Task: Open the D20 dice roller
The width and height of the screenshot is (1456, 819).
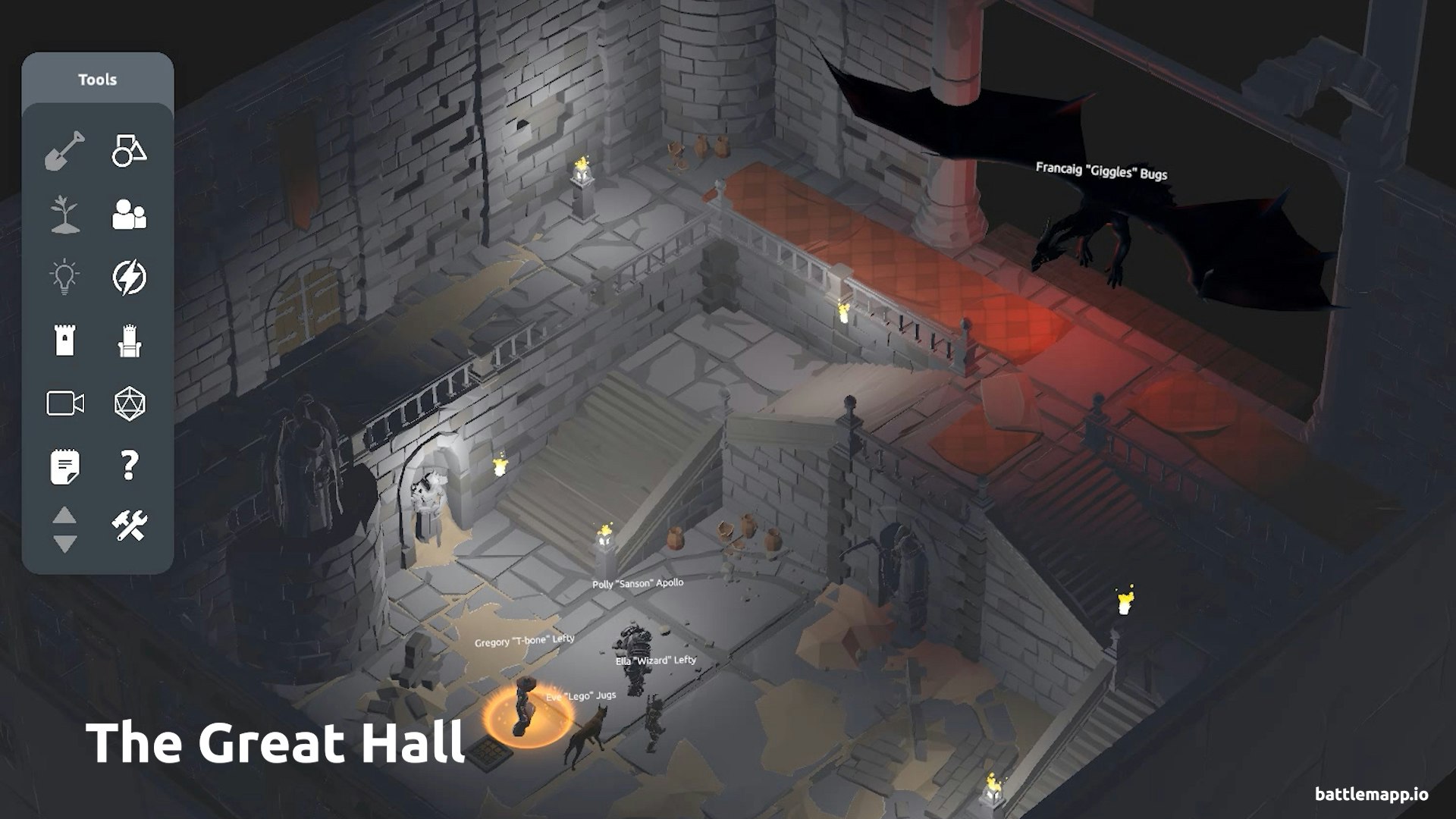Action: 129,404
